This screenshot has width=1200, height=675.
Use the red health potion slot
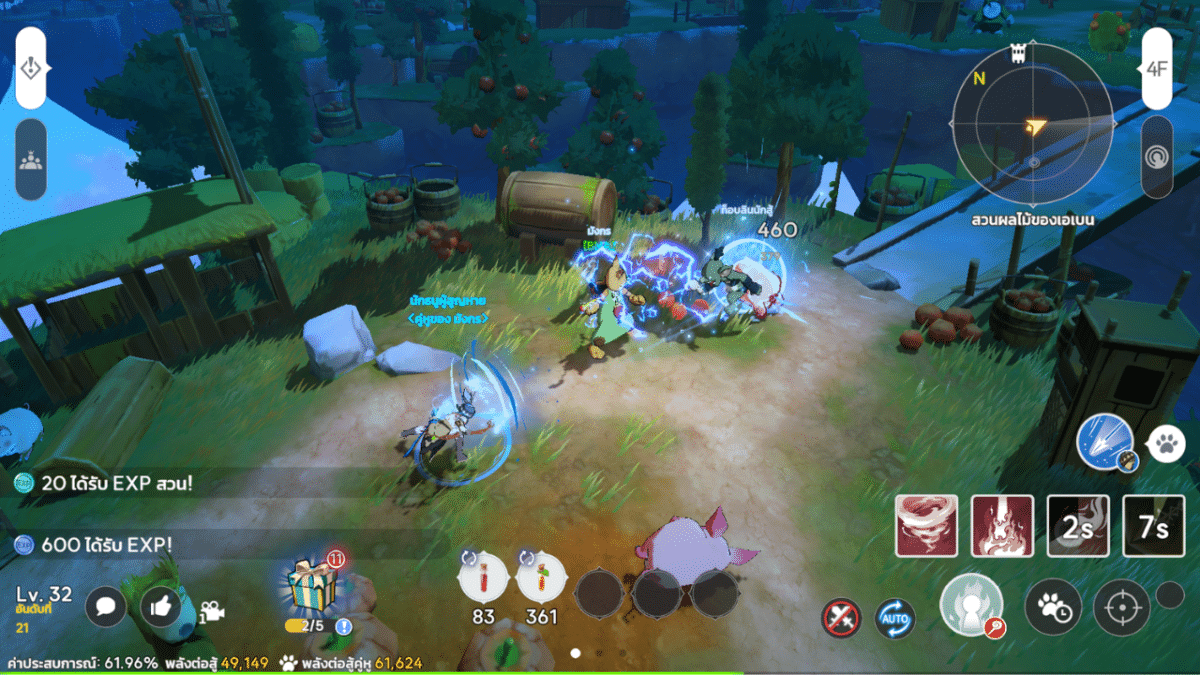(483, 581)
